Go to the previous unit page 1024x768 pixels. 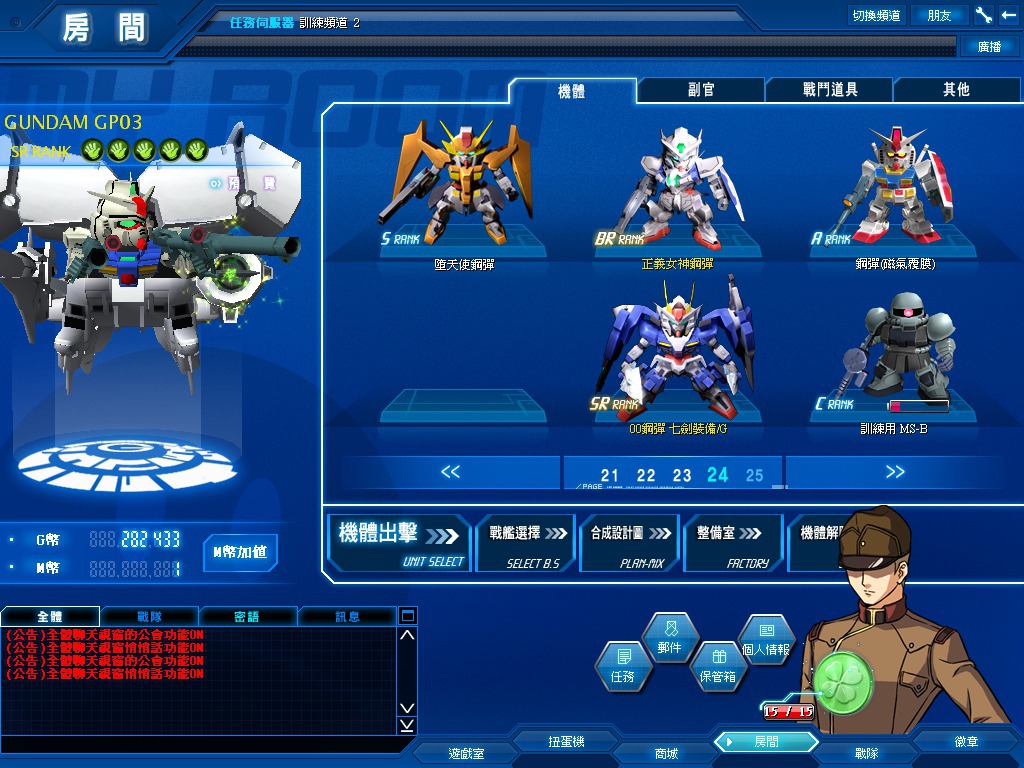click(450, 472)
